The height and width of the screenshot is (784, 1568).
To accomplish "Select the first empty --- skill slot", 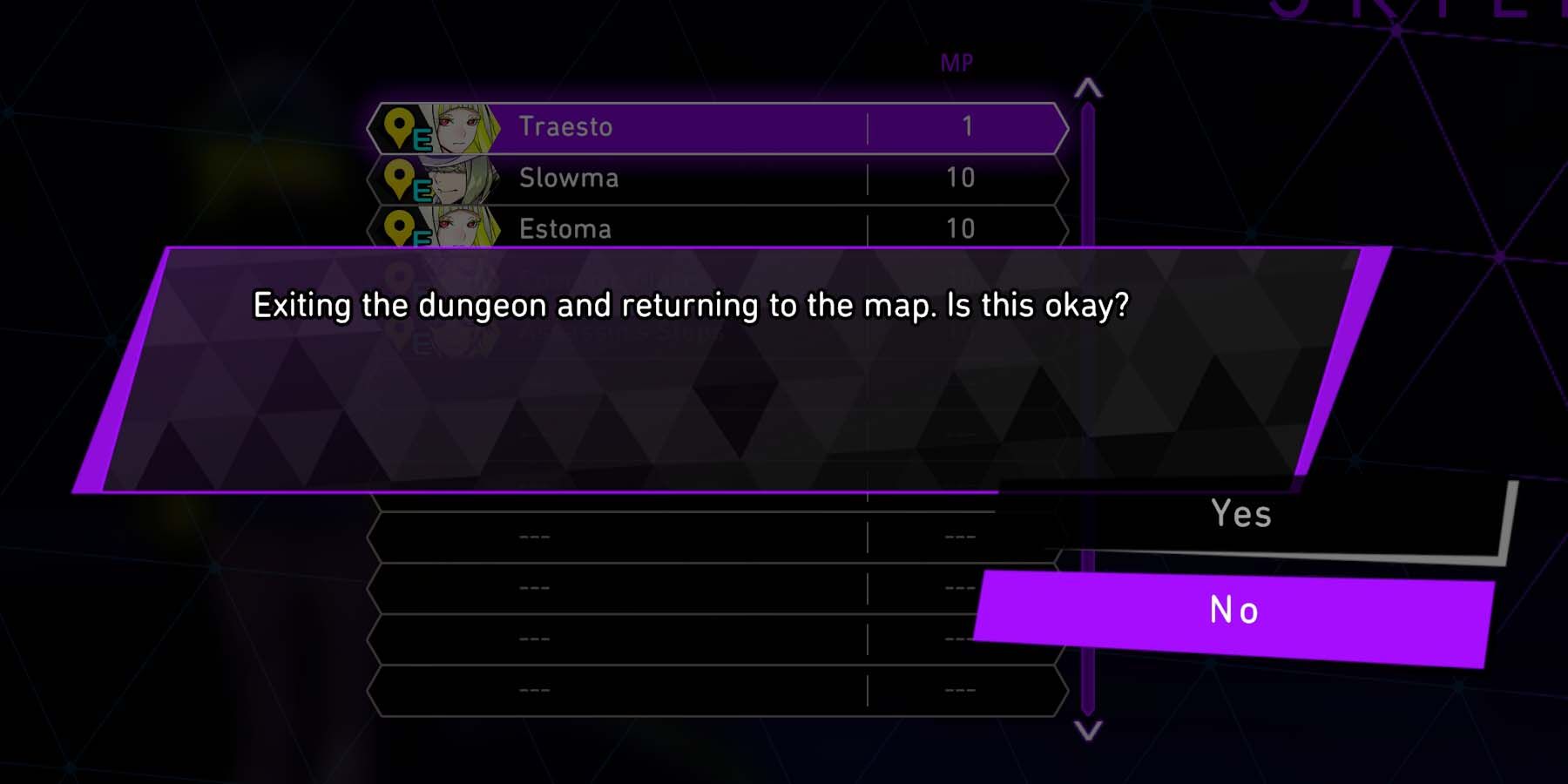I will click(697, 538).
